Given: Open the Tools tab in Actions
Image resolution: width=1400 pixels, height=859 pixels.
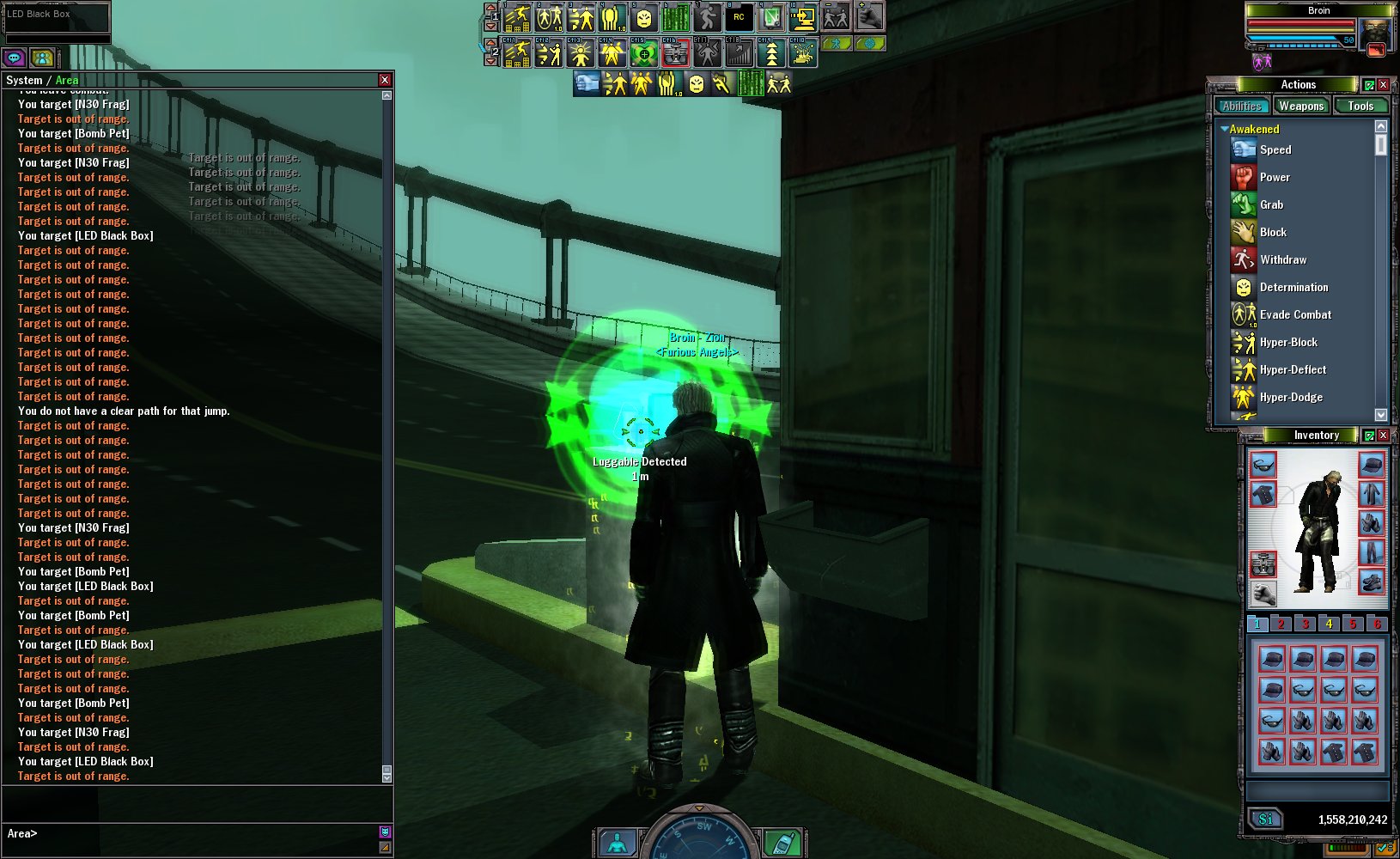Looking at the screenshot, I should pyautogui.click(x=1360, y=107).
